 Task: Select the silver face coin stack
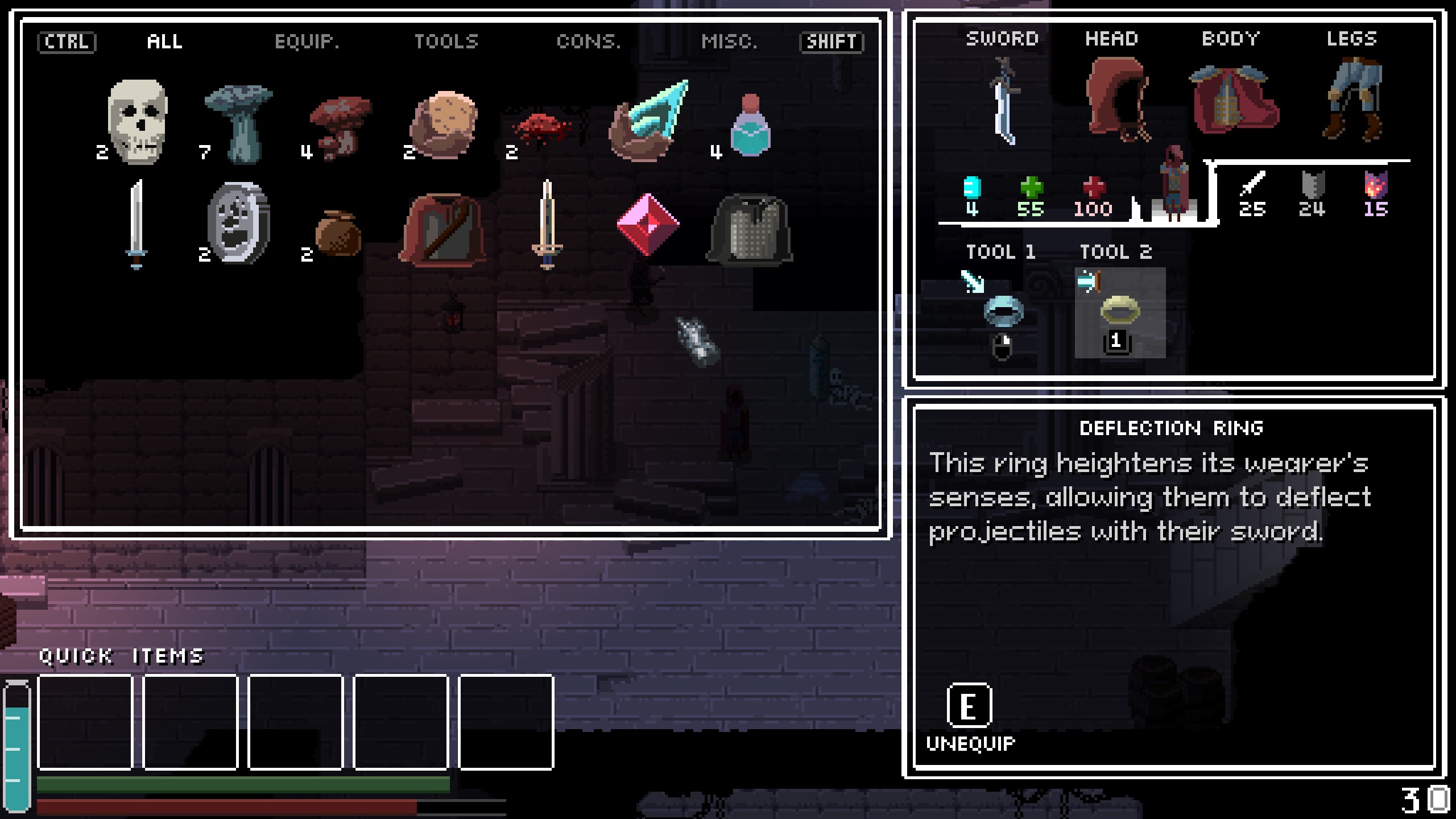pos(239,223)
